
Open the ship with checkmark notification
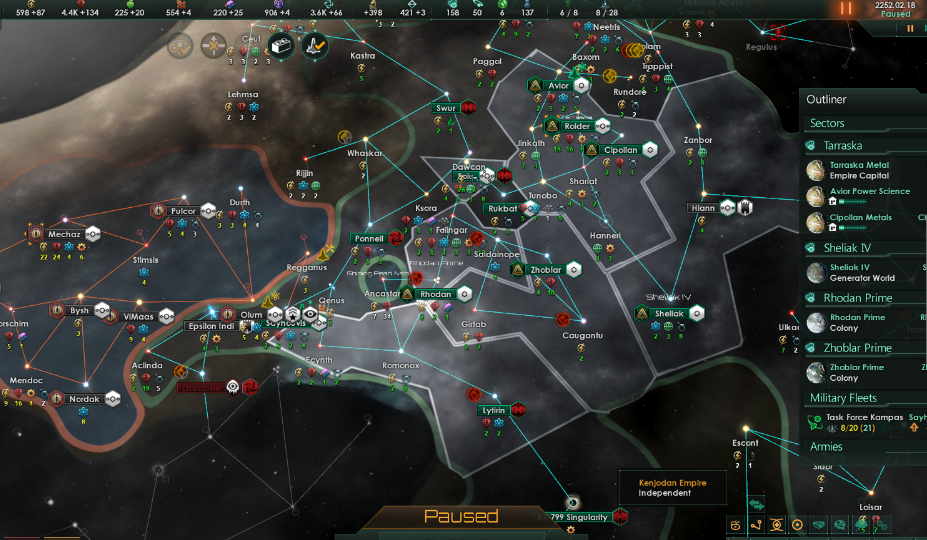317,44
